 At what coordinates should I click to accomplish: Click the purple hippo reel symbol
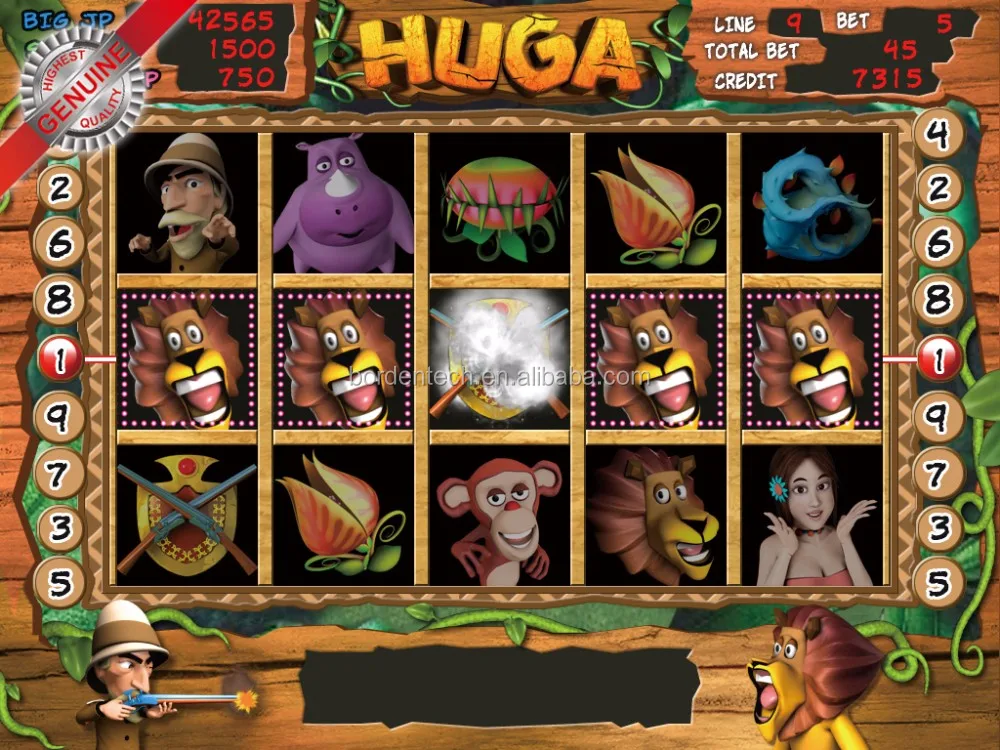click(x=343, y=205)
